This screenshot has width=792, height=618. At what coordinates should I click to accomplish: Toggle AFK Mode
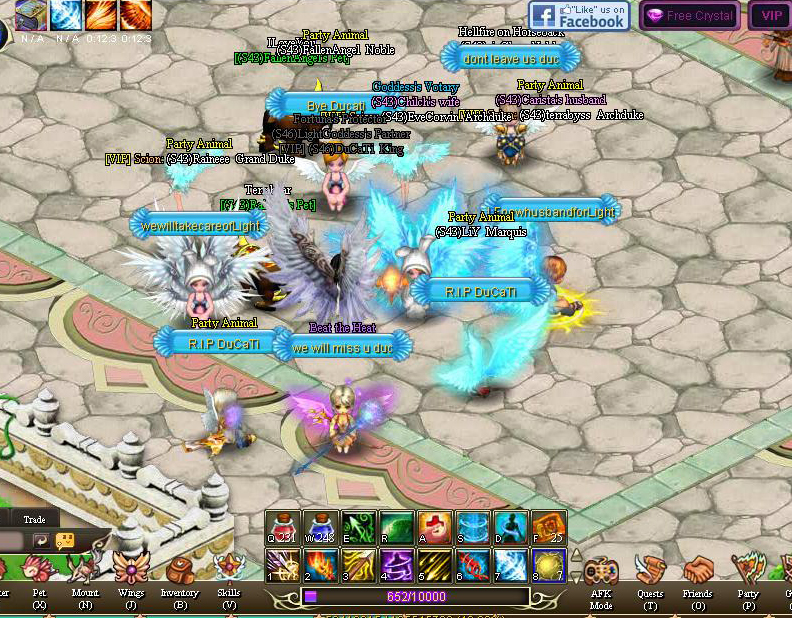click(x=602, y=573)
